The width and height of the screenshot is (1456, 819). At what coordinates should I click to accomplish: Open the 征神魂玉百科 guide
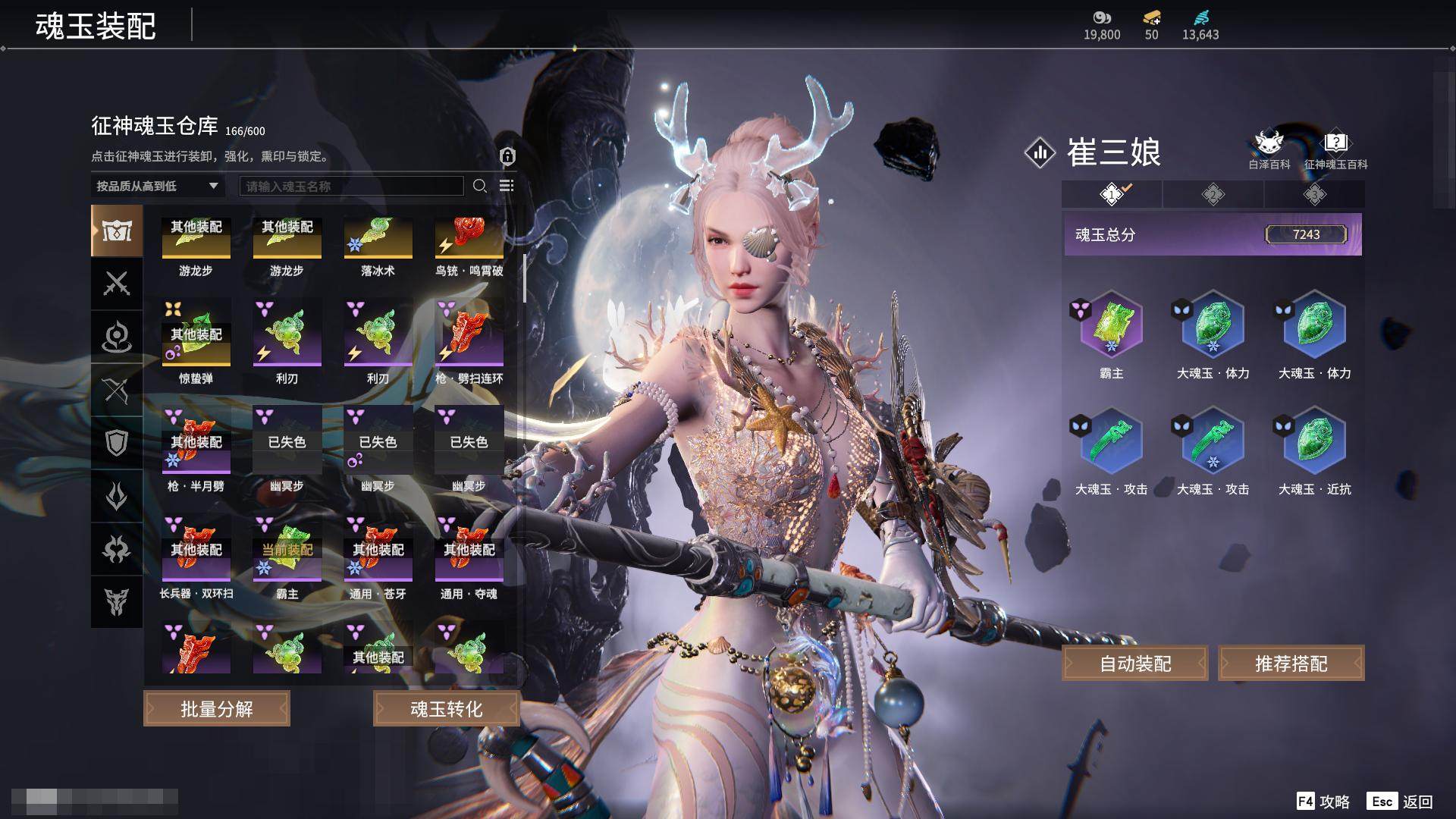point(1335,150)
